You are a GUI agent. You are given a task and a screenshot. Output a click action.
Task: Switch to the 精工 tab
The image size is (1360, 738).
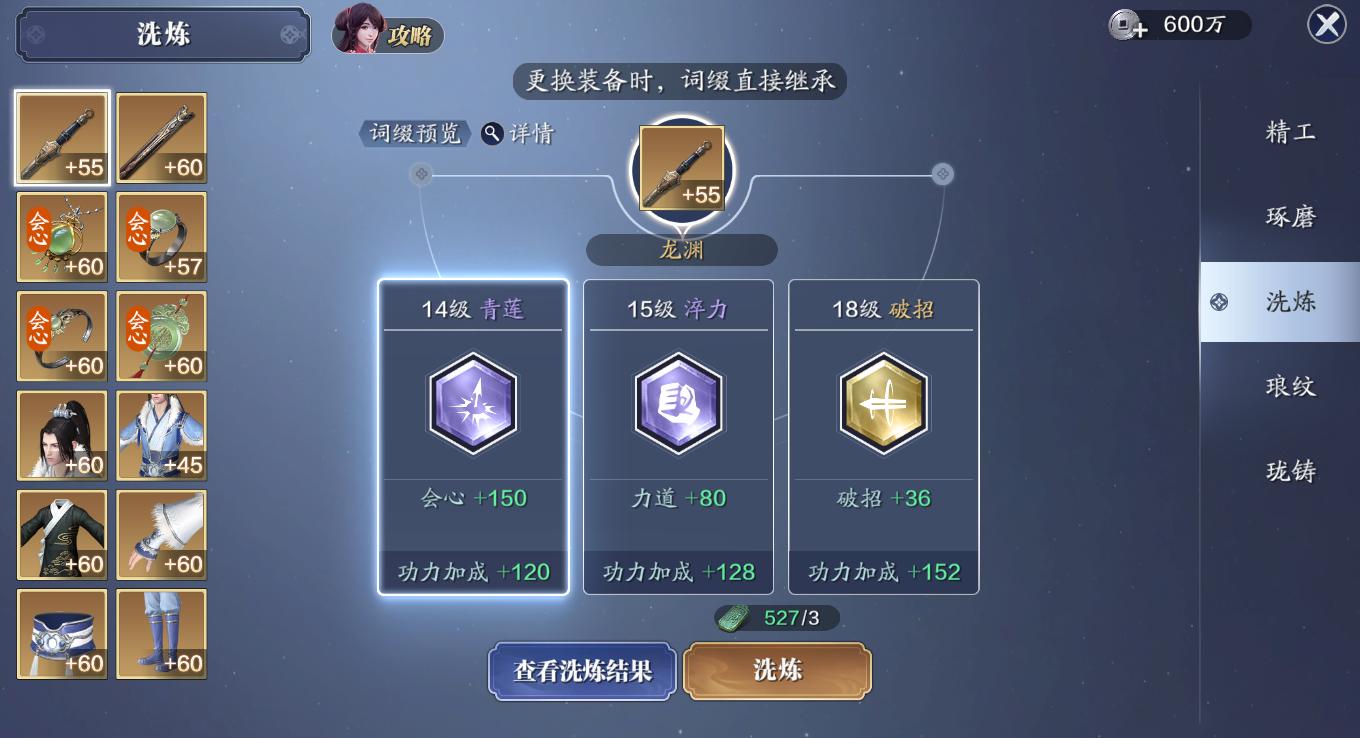(x=1289, y=131)
